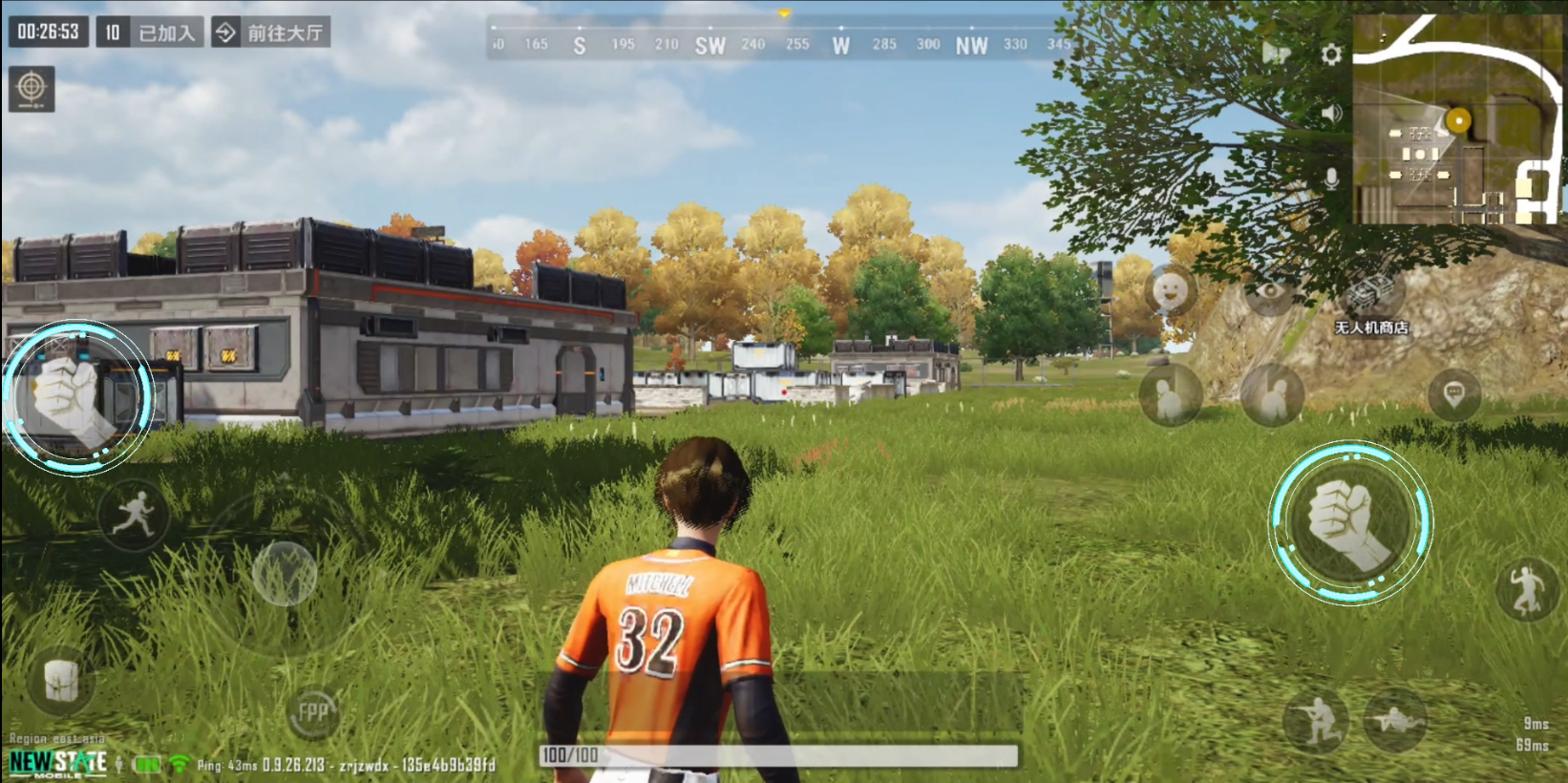Open the gear settings menu
Screen dimensions: 1568x783
pos(1330,54)
